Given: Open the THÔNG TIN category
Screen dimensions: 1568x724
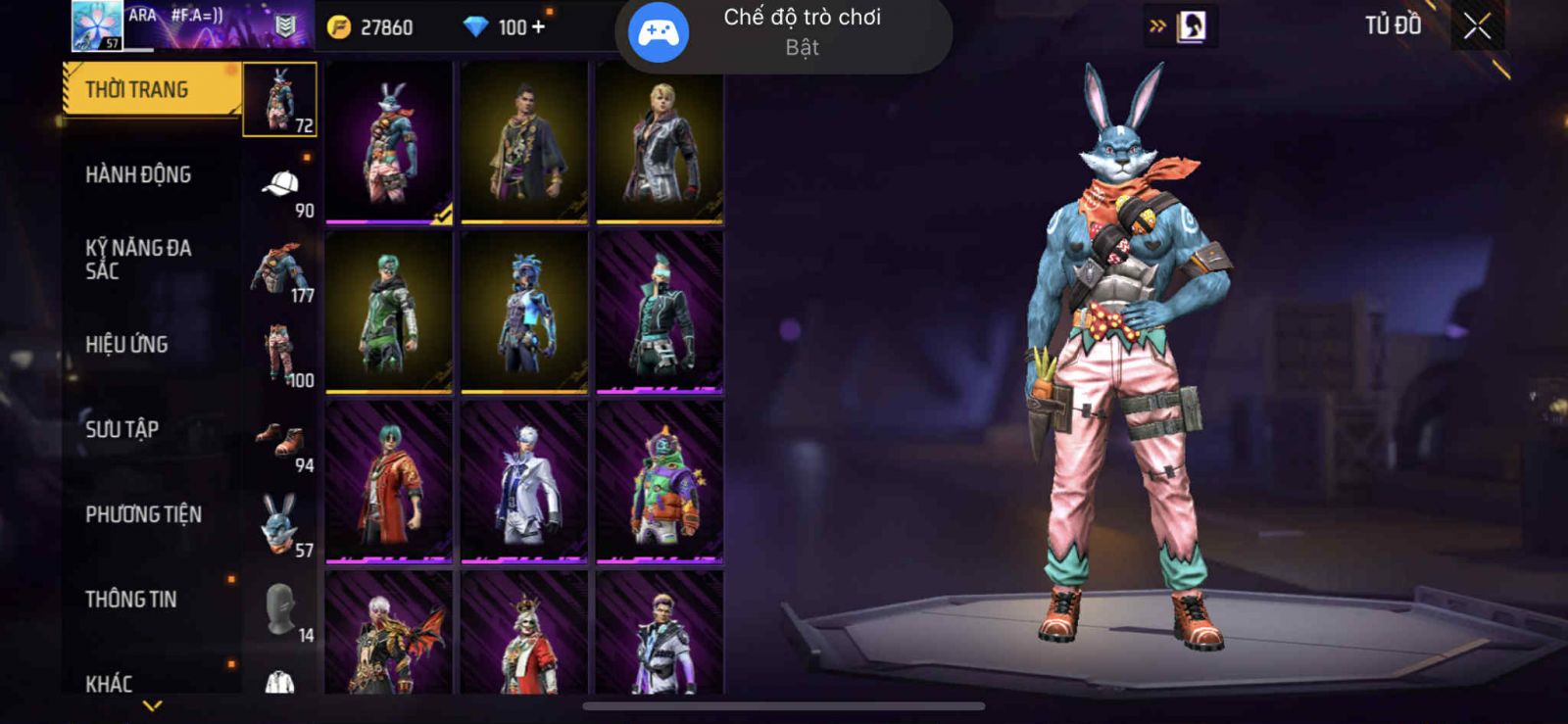Looking at the screenshot, I should click(x=130, y=599).
